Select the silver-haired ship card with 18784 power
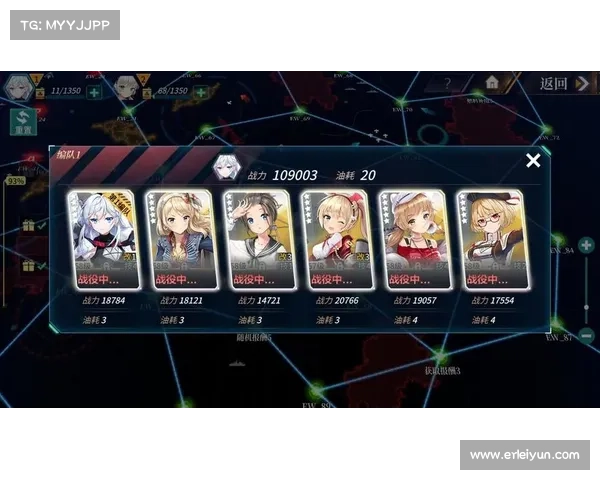This screenshot has height=480, width=600. [100, 240]
